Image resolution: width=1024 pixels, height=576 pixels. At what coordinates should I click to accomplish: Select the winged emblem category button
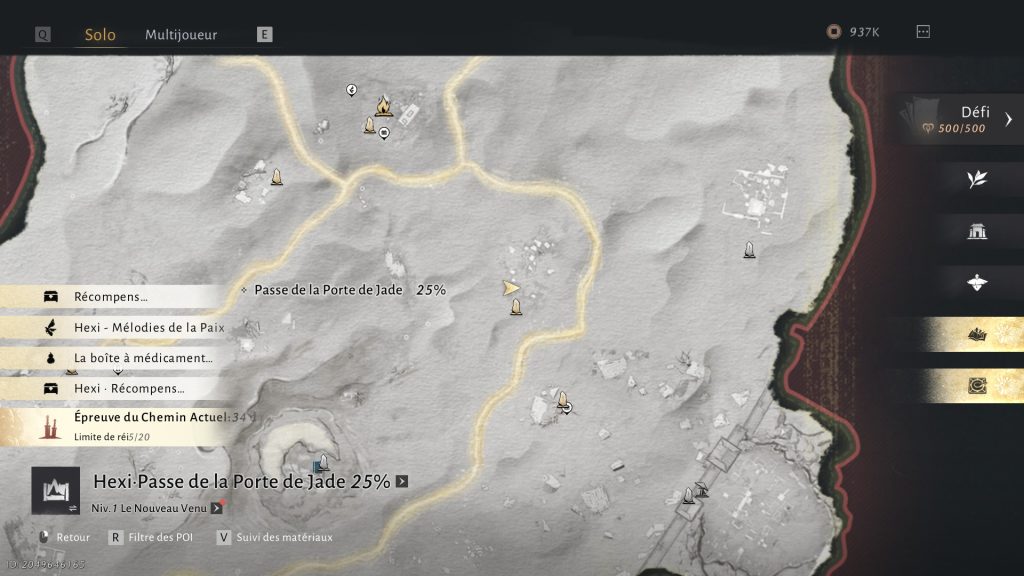[x=977, y=282]
